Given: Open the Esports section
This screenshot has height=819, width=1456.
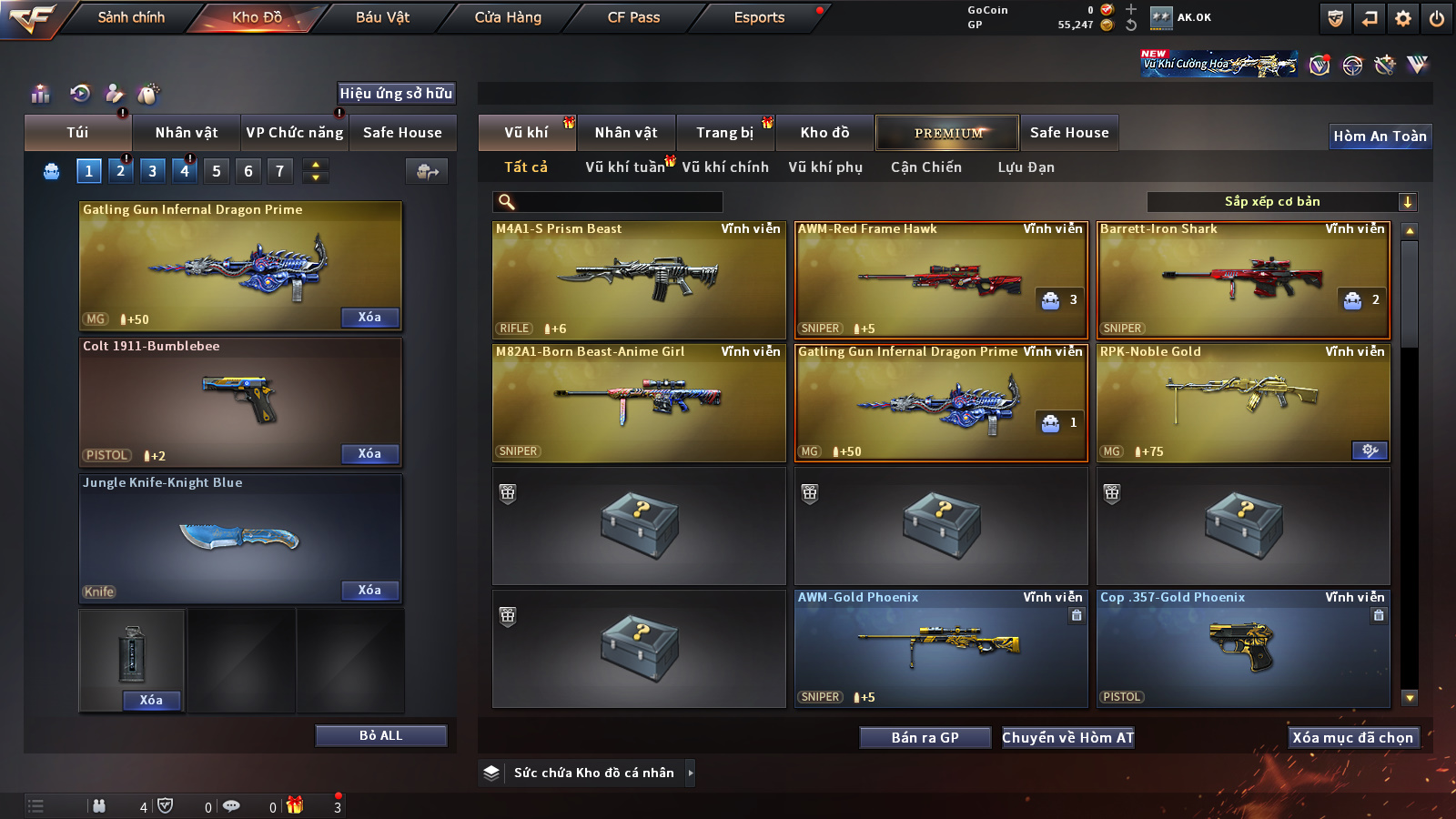Looking at the screenshot, I should coord(759,17).
